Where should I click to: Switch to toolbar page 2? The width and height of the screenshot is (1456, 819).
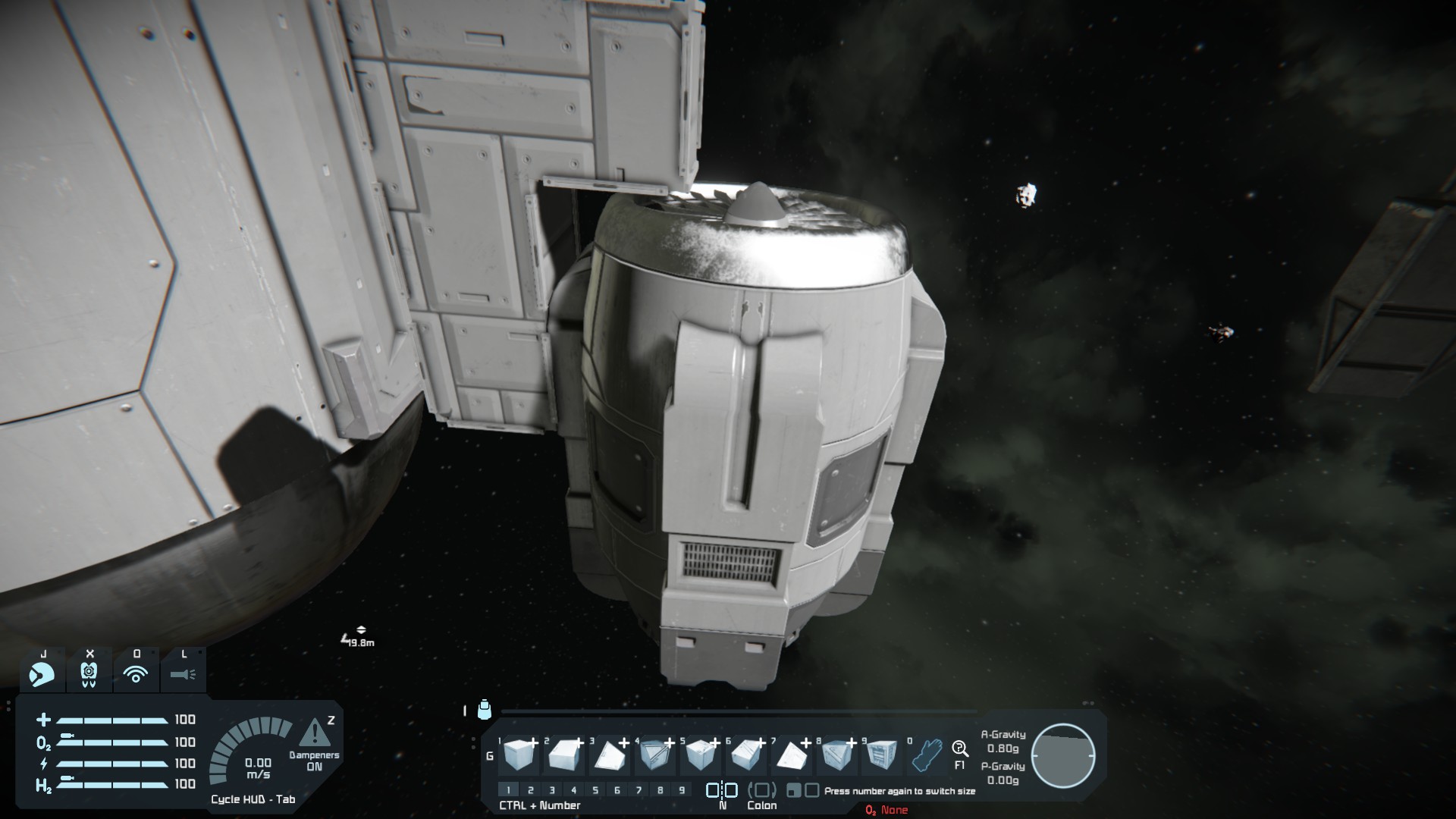click(x=531, y=790)
